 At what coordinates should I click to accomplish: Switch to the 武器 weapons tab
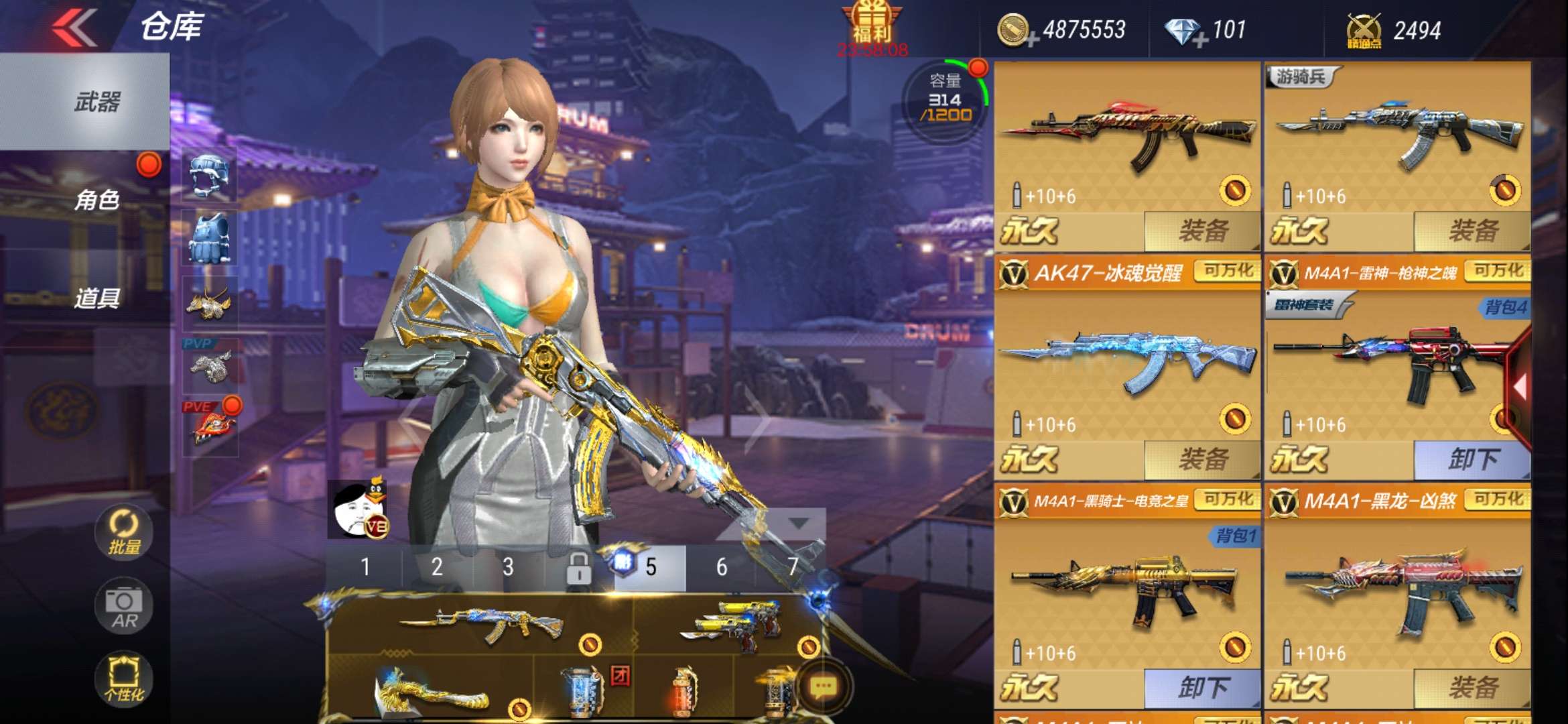click(96, 102)
